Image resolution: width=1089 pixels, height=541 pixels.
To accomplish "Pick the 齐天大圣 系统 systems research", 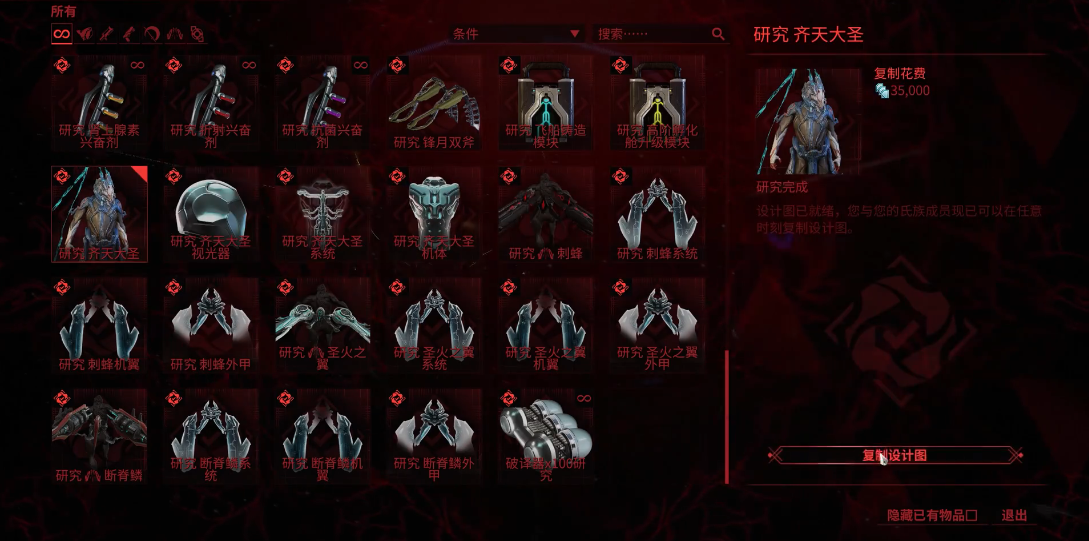I will click(x=322, y=214).
